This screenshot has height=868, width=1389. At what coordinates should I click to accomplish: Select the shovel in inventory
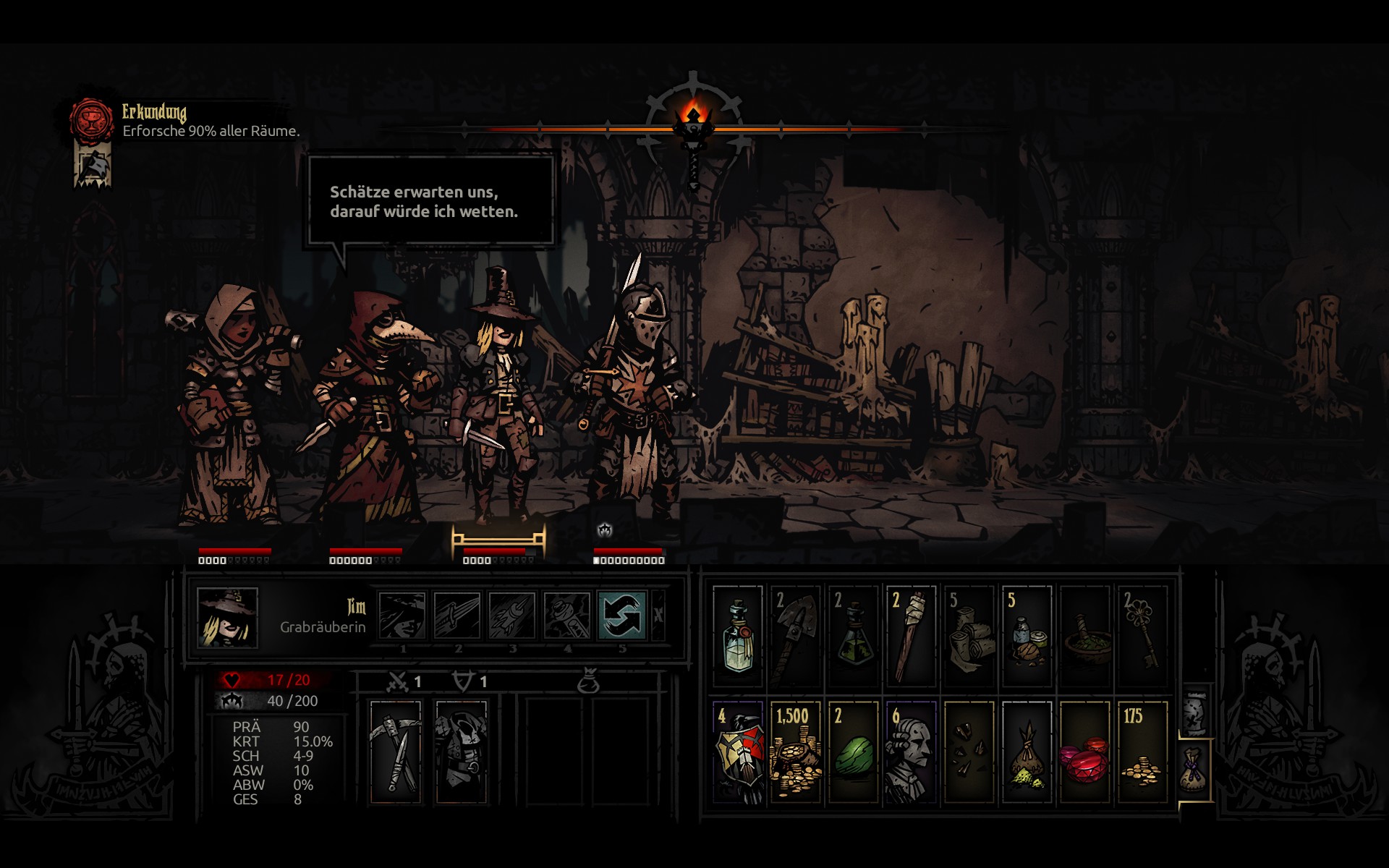tap(795, 636)
